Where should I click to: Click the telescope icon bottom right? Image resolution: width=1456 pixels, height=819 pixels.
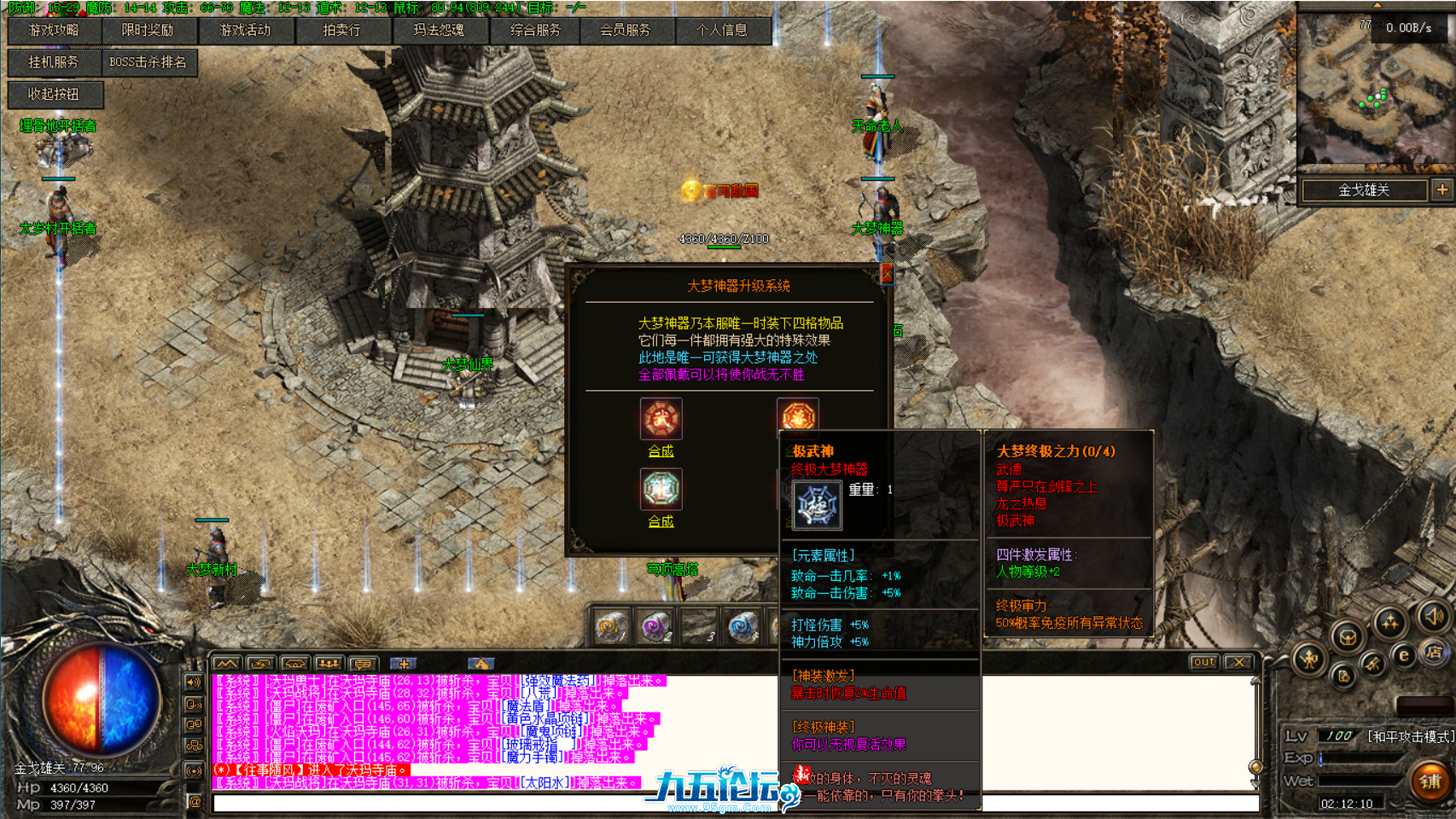click(1372, 664)
